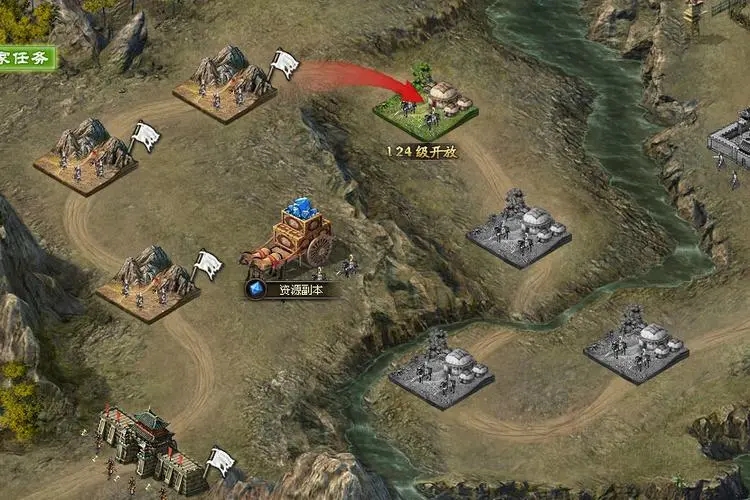Enter the 资源副本 resource cart dungeon
The image size is (750, 500).
pos(290,243)
